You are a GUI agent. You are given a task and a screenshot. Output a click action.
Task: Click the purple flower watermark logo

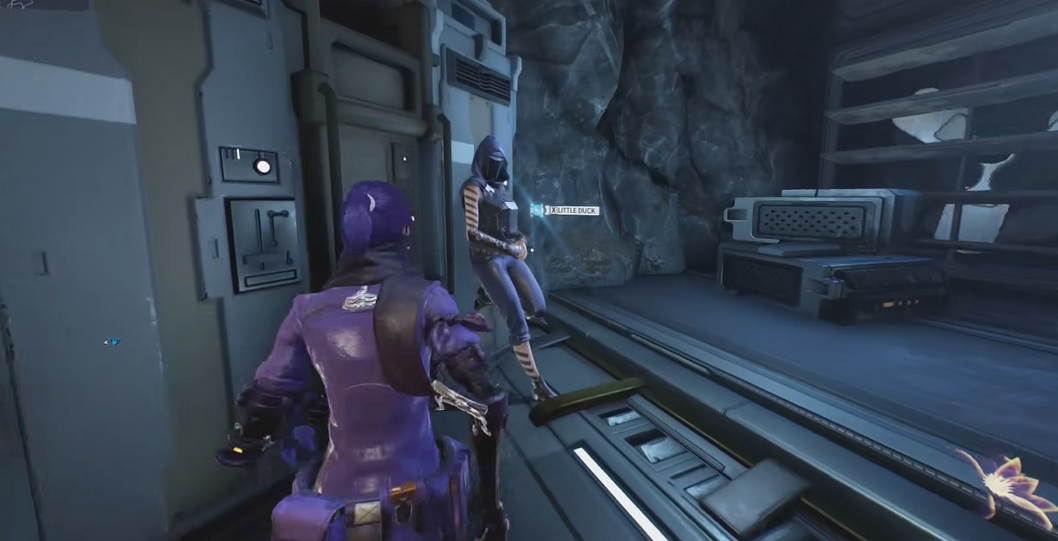[1007, 484]
